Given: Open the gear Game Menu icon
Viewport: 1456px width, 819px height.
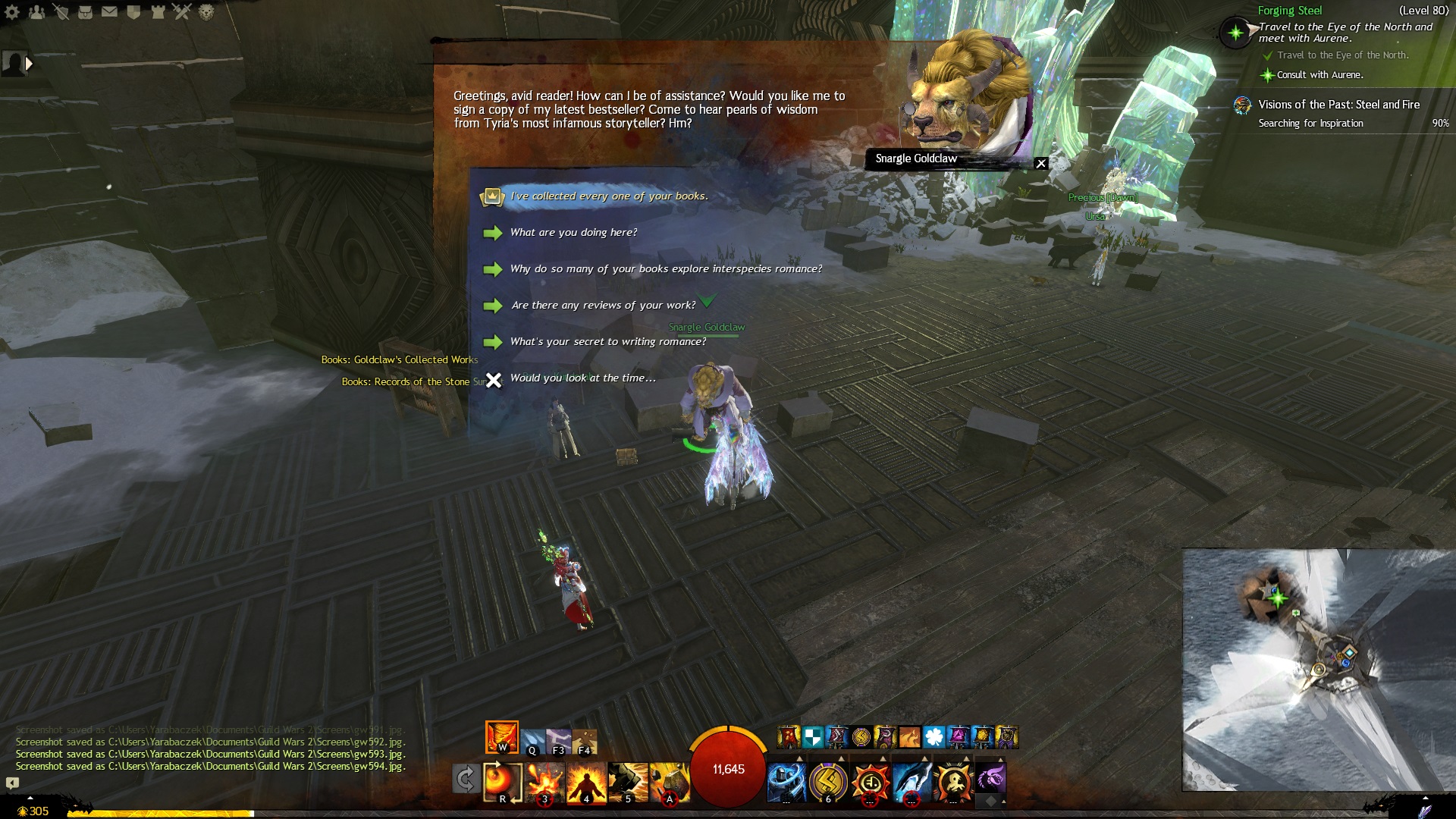Looking at the screenshot, I should pyautogui.click(x=12, y=12).
